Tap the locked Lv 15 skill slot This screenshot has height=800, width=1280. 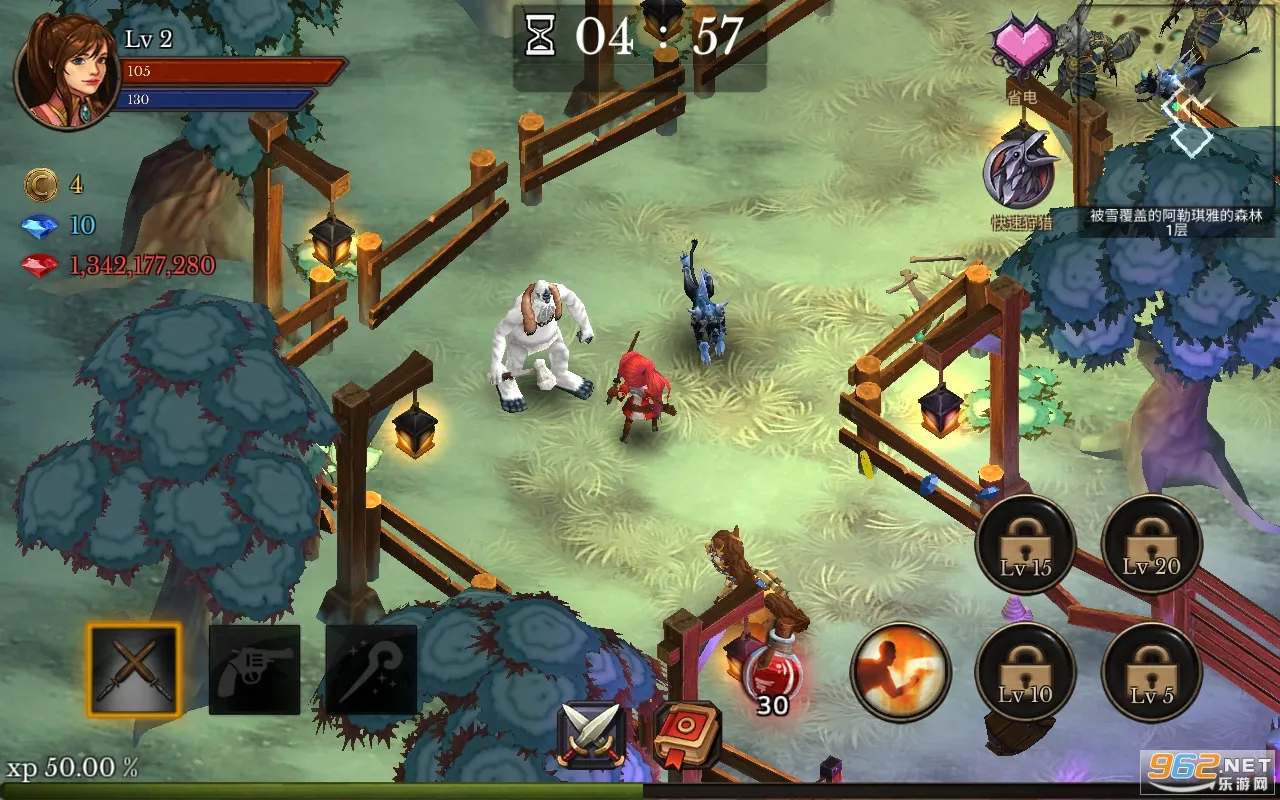[1025, 545]
